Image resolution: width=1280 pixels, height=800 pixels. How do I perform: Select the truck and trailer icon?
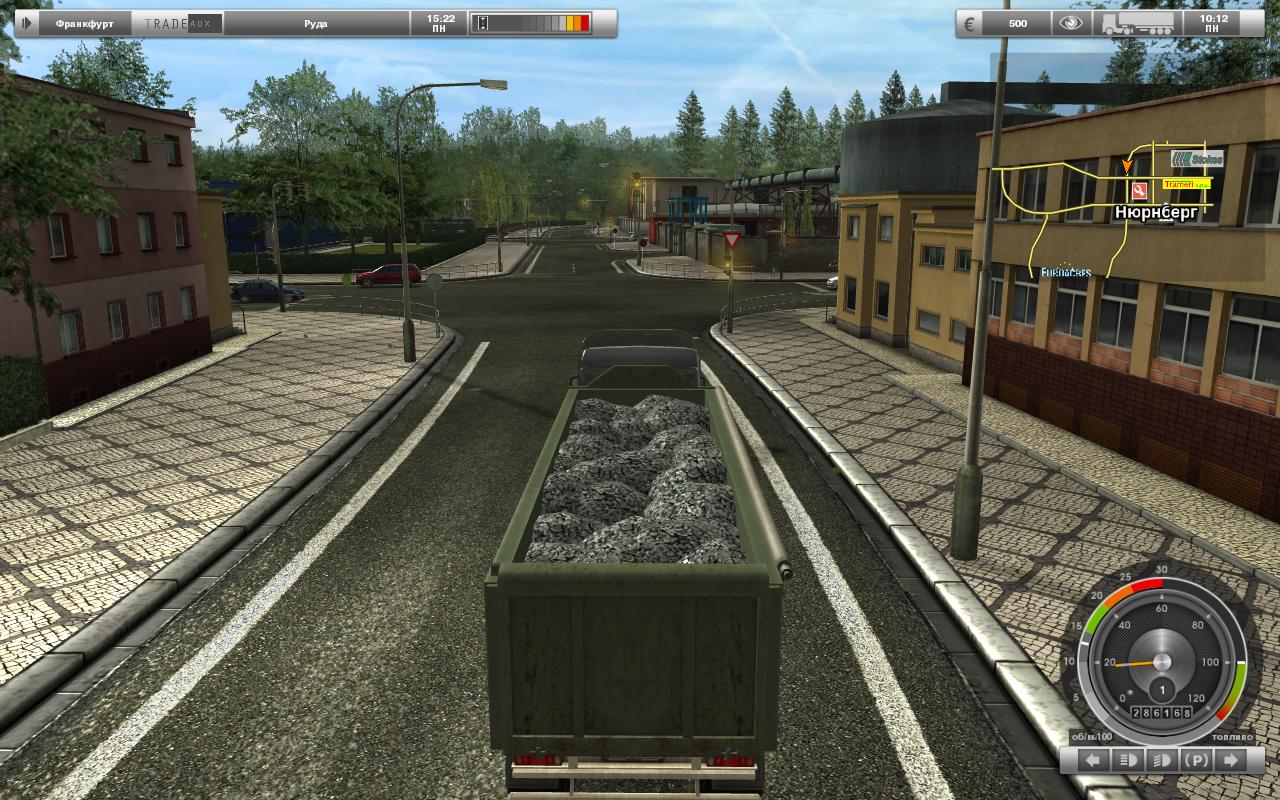point(1139,23)
